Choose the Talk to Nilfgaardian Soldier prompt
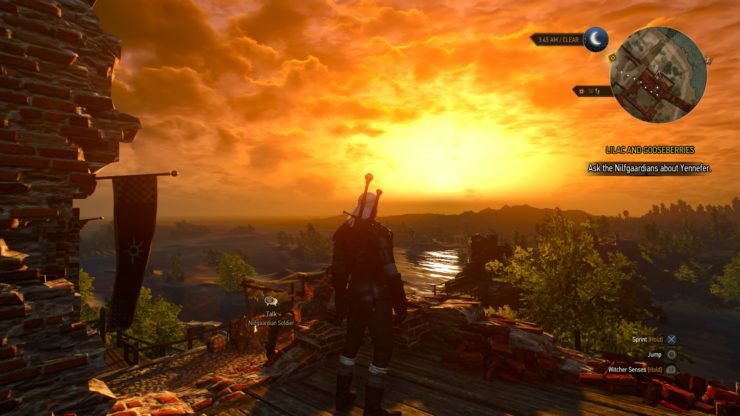 tap(272, 315)
